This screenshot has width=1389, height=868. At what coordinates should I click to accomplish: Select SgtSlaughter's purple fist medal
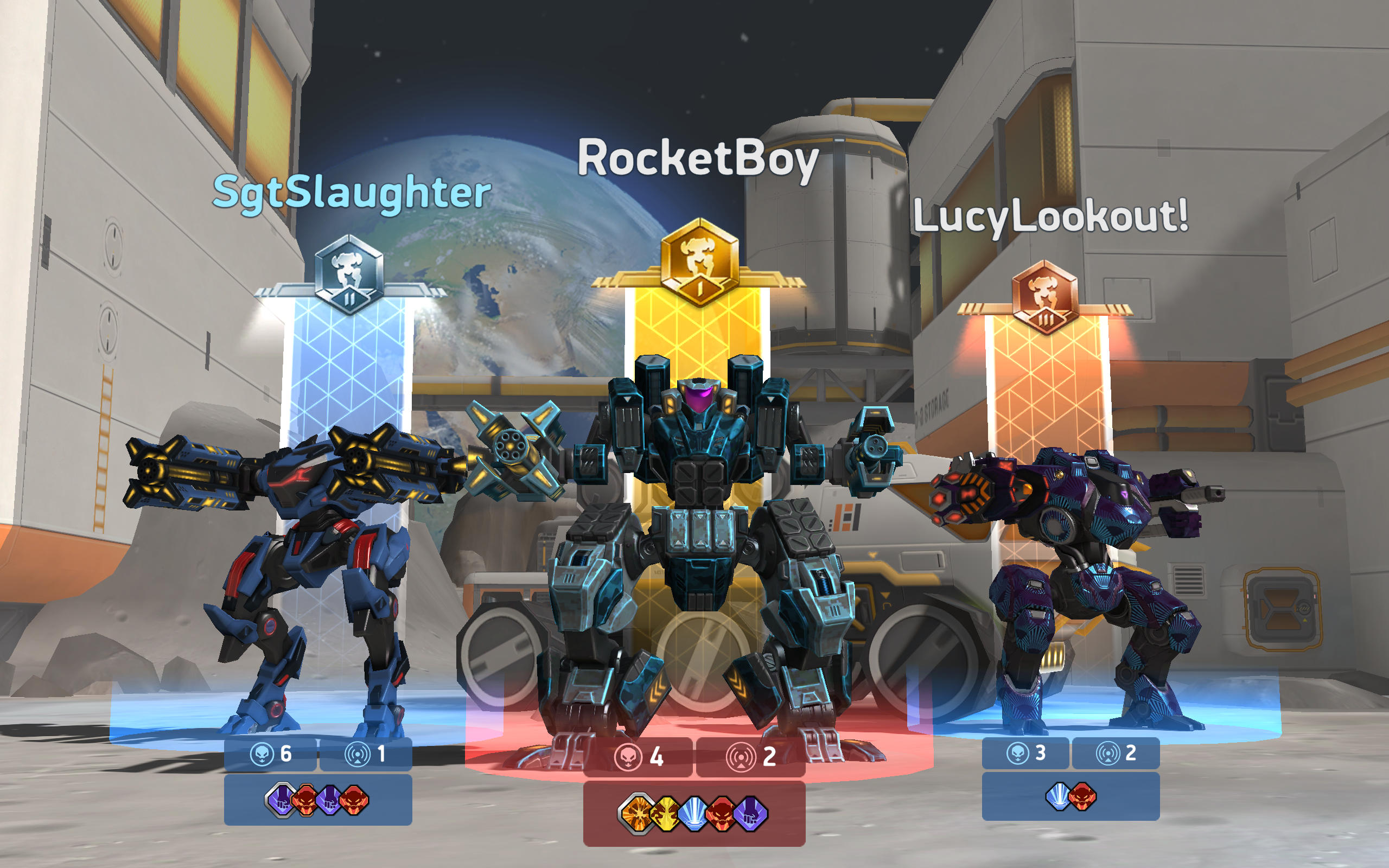[280, 800]
